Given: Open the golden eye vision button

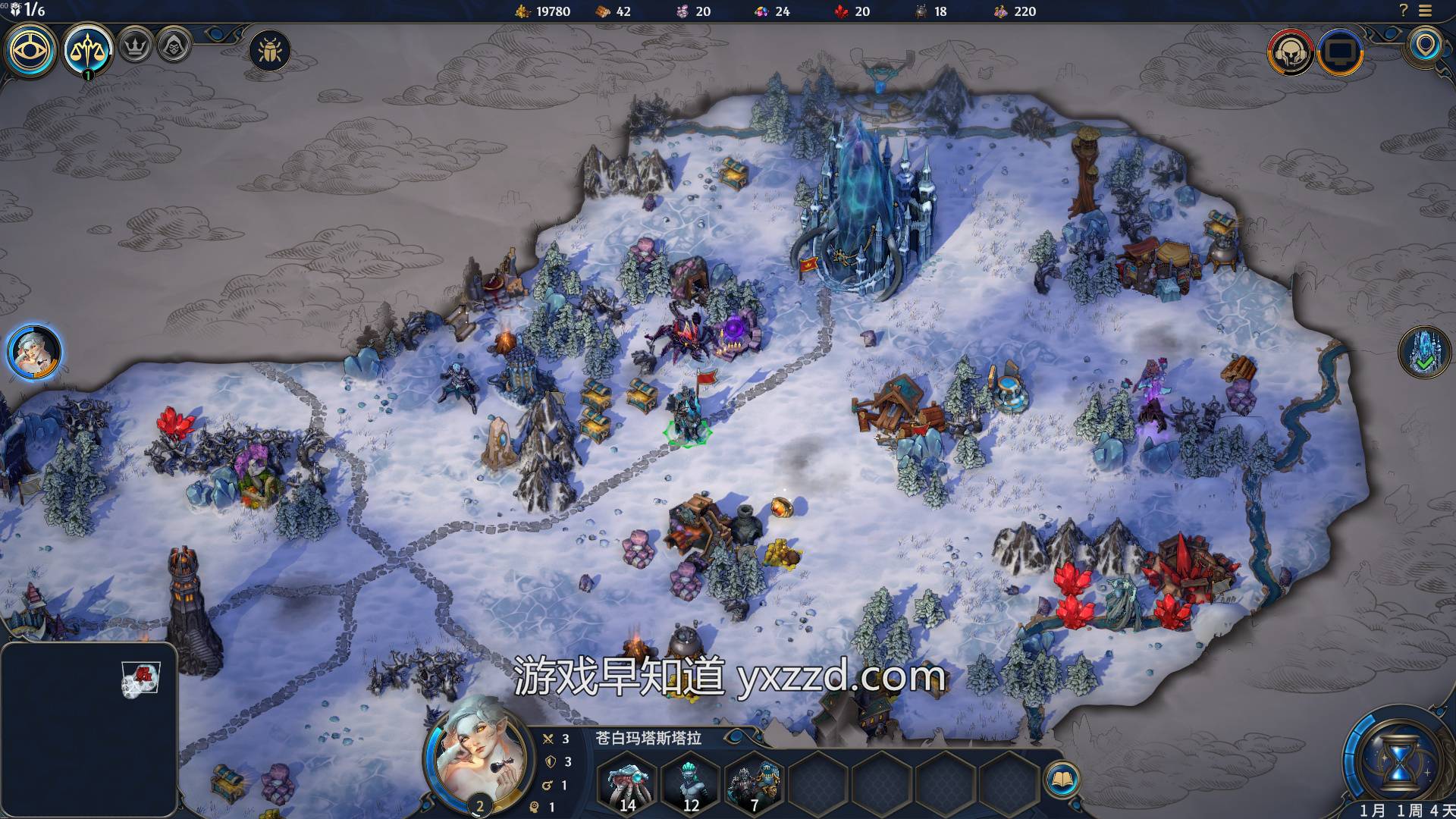Looking at the screenshot, I should coord(31,50).
